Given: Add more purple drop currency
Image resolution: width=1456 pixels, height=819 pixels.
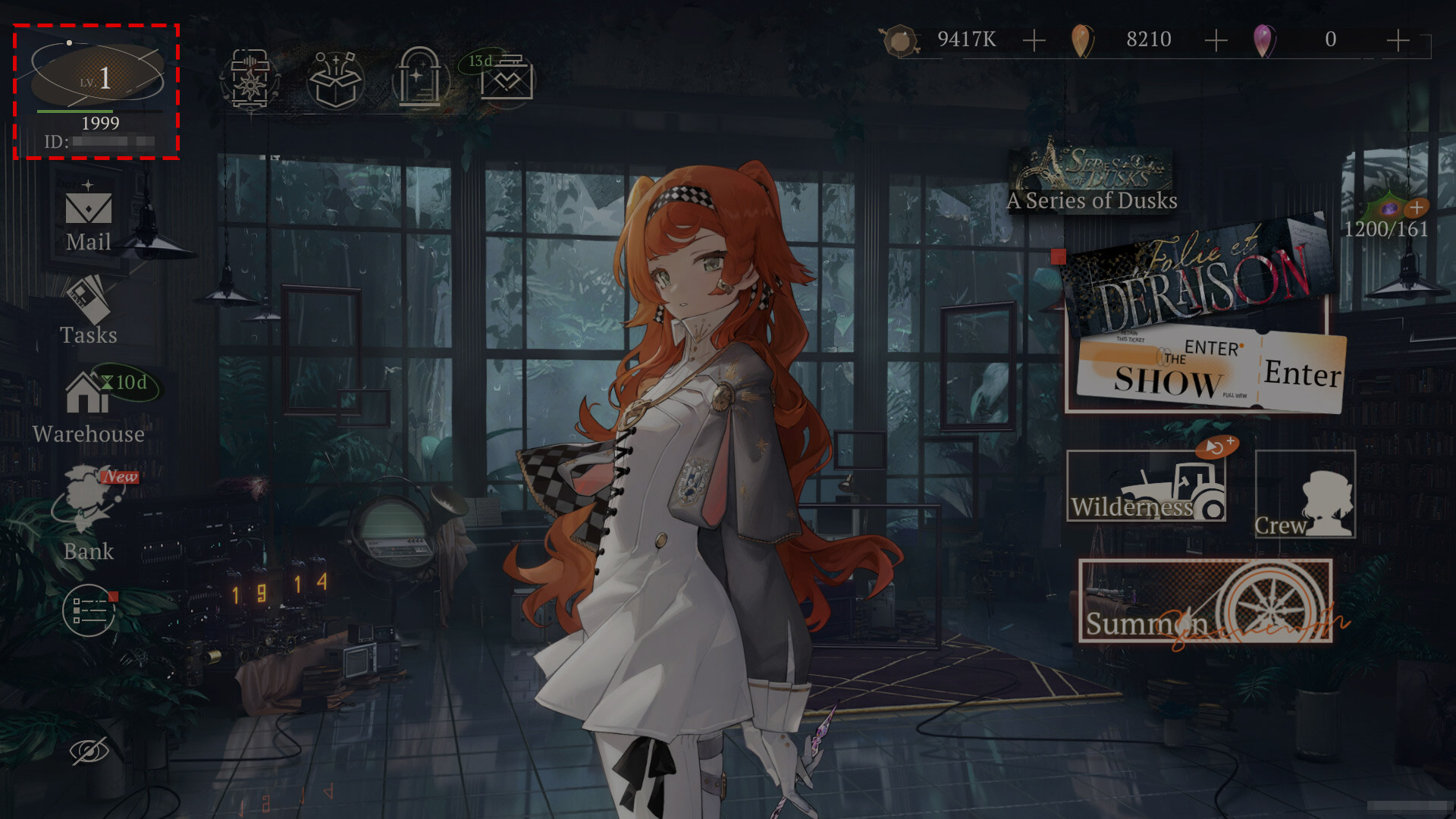Looking at the screenshot, I should 1398,40.
